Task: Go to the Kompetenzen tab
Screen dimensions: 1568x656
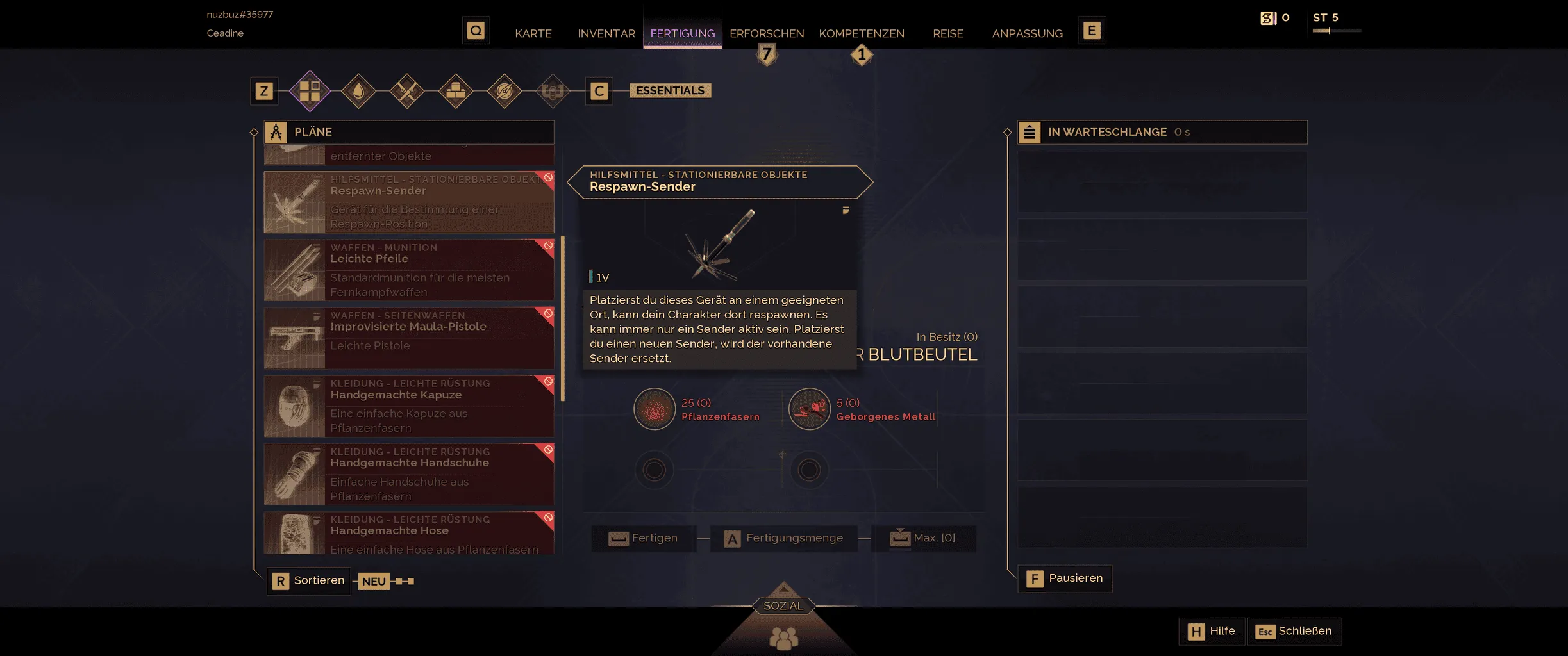Action: click(x=861, y=33)
